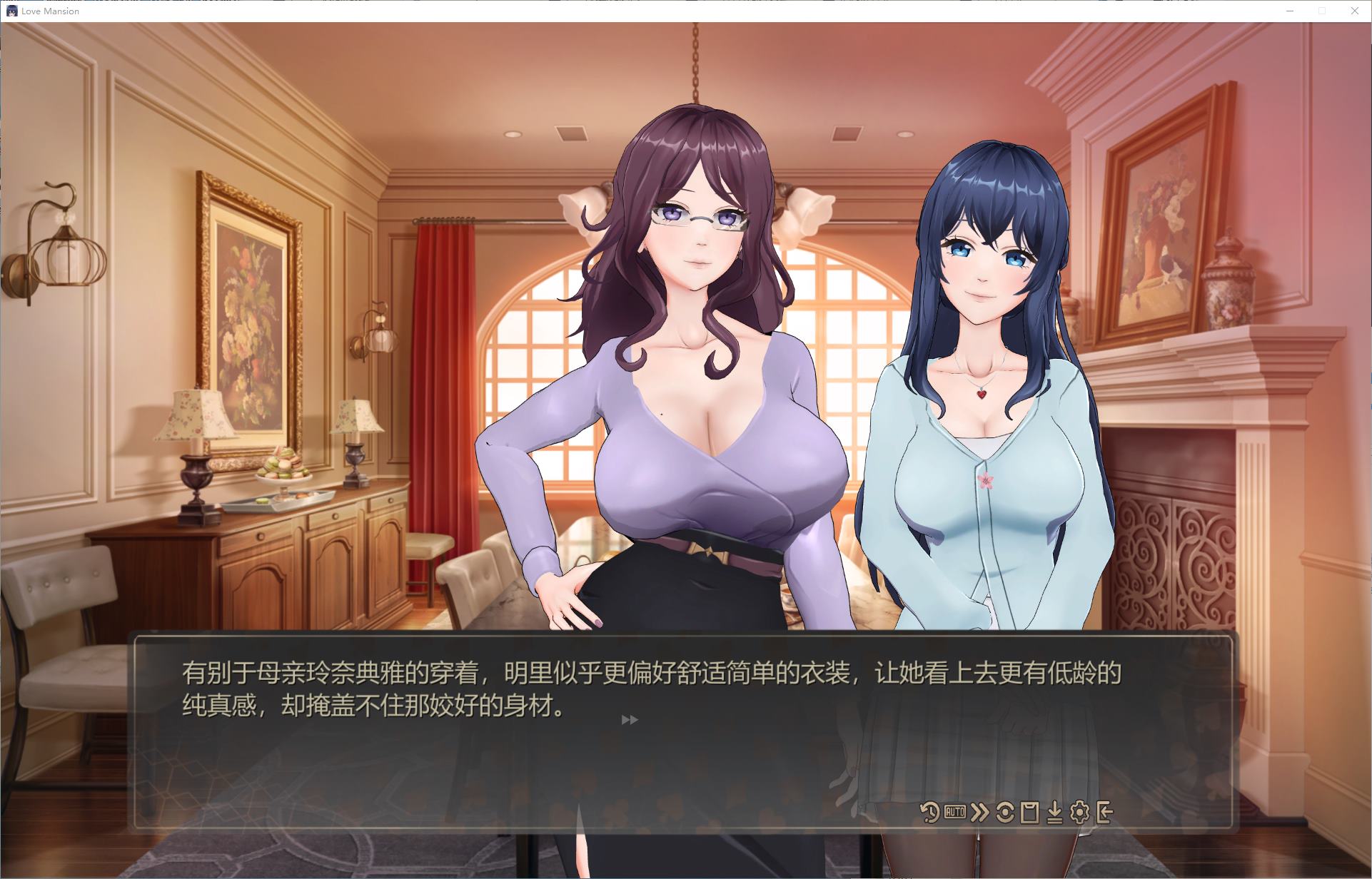The width and height of the screenshot is (1372, 879).
Task: Click the Love Mansion title bar icon
Action: pyautogui.click(x=13, y=11)
